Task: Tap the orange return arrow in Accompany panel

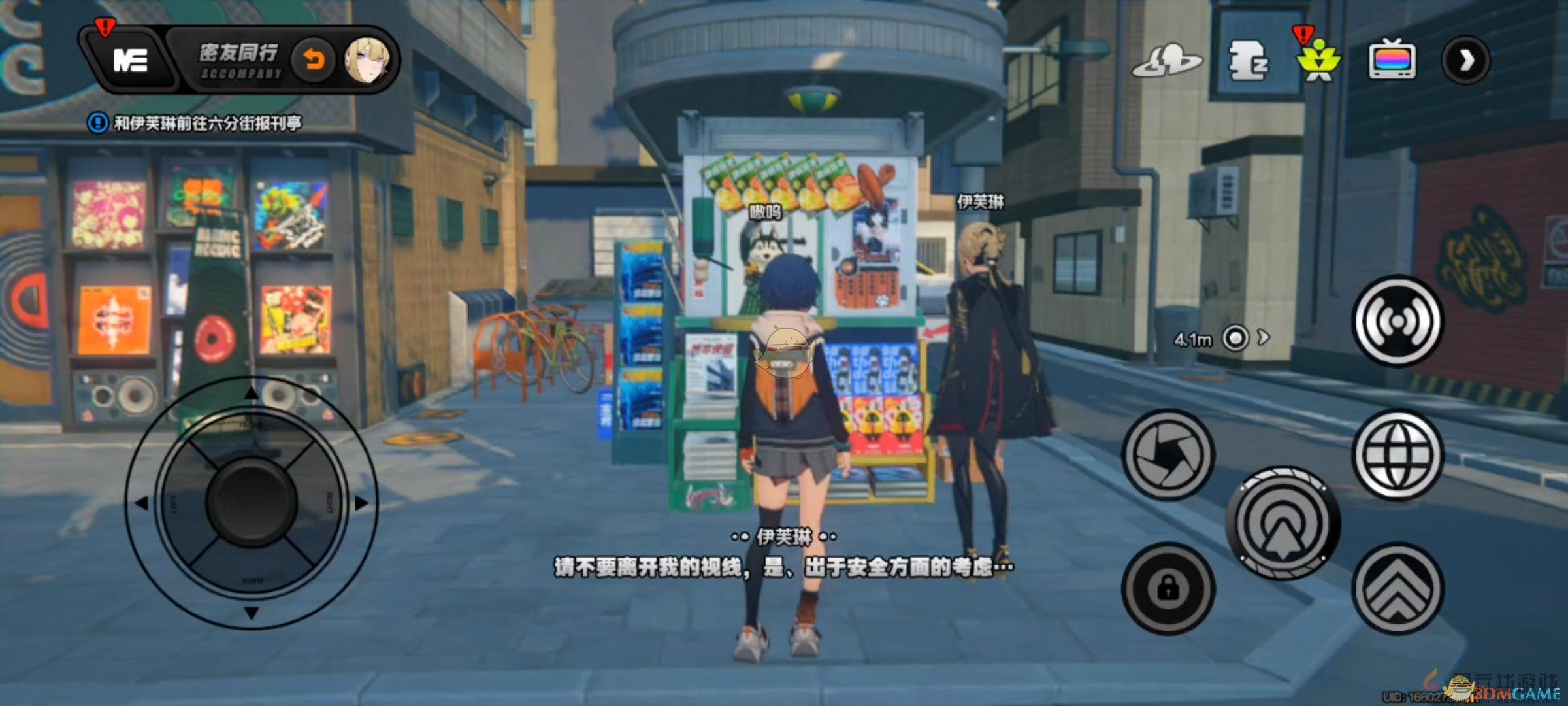Action: coord(314,61)
